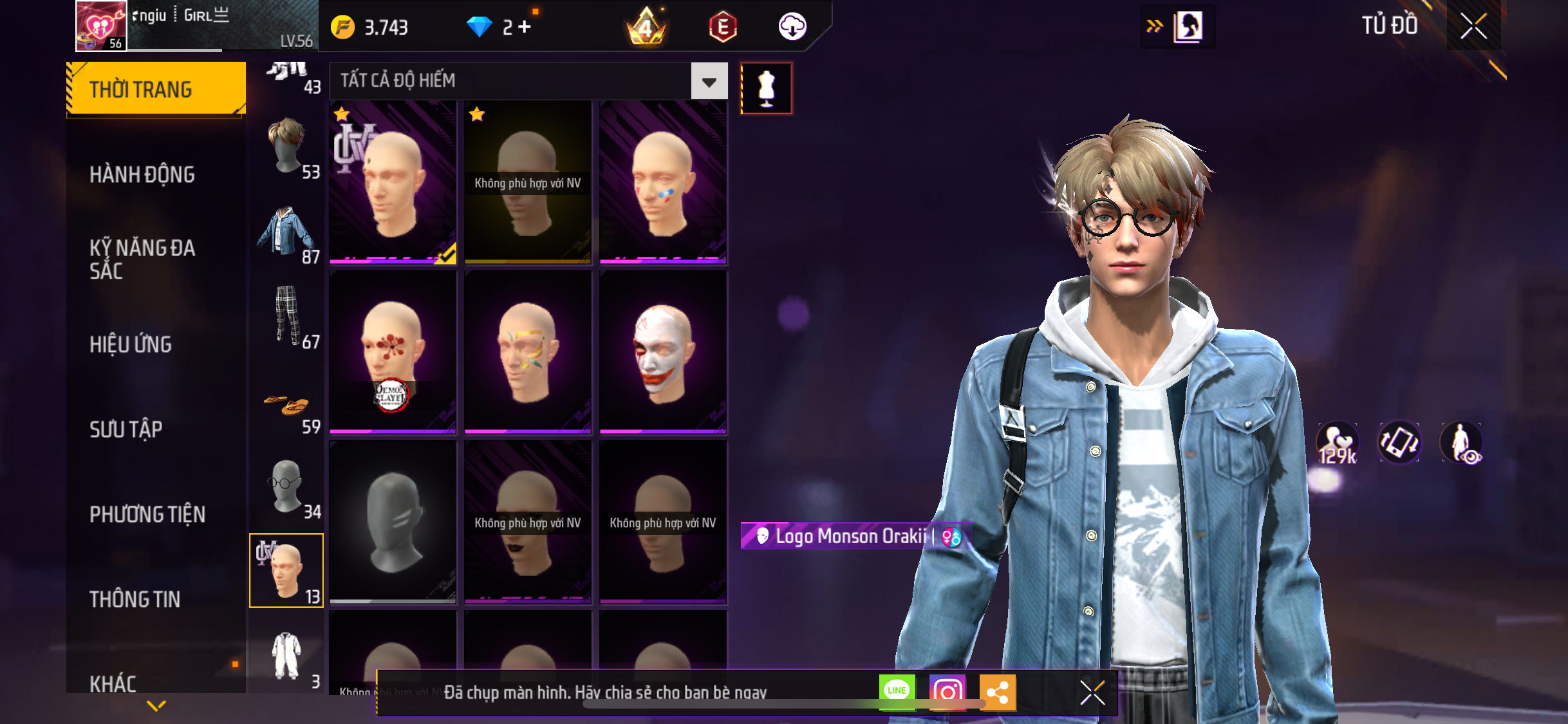This screenshot has width=1568, height=724.
Task: Dismiss the screenshot share notification
Action: point(1092,692)
